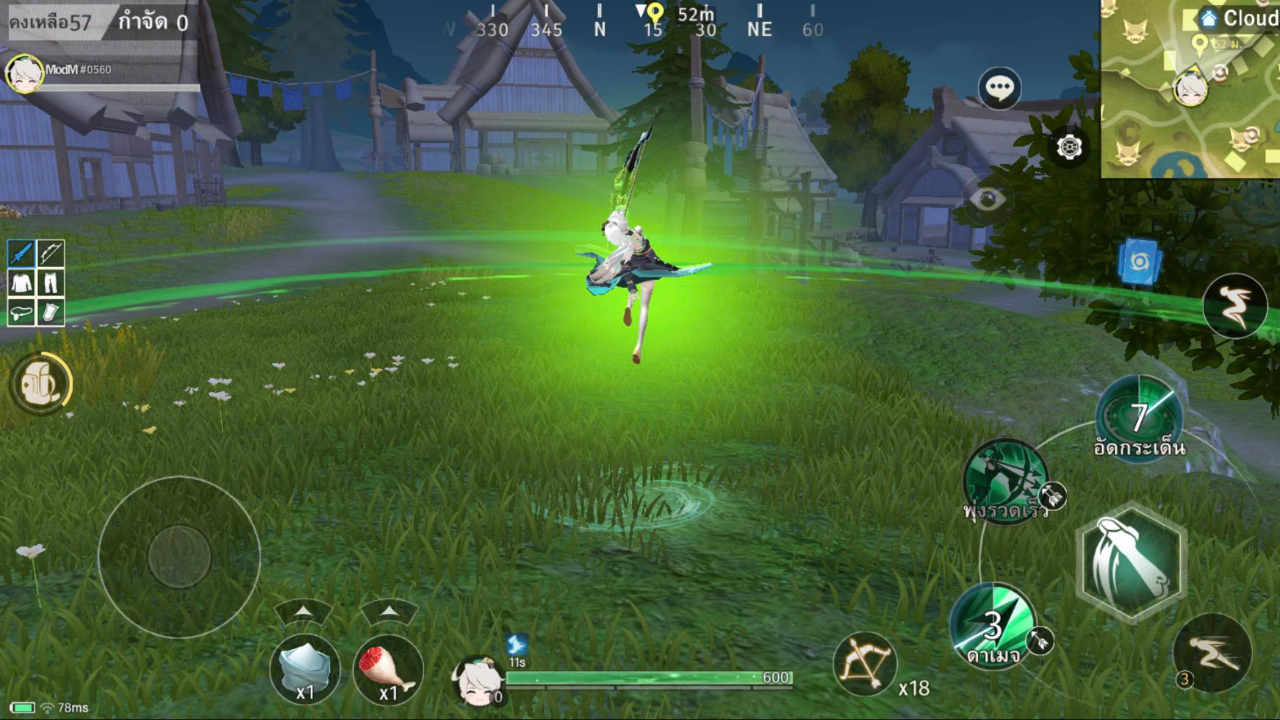Screen dimensions: 1280x720
Task: Expand the chevron above the shield potion
Action: (302, 610)
